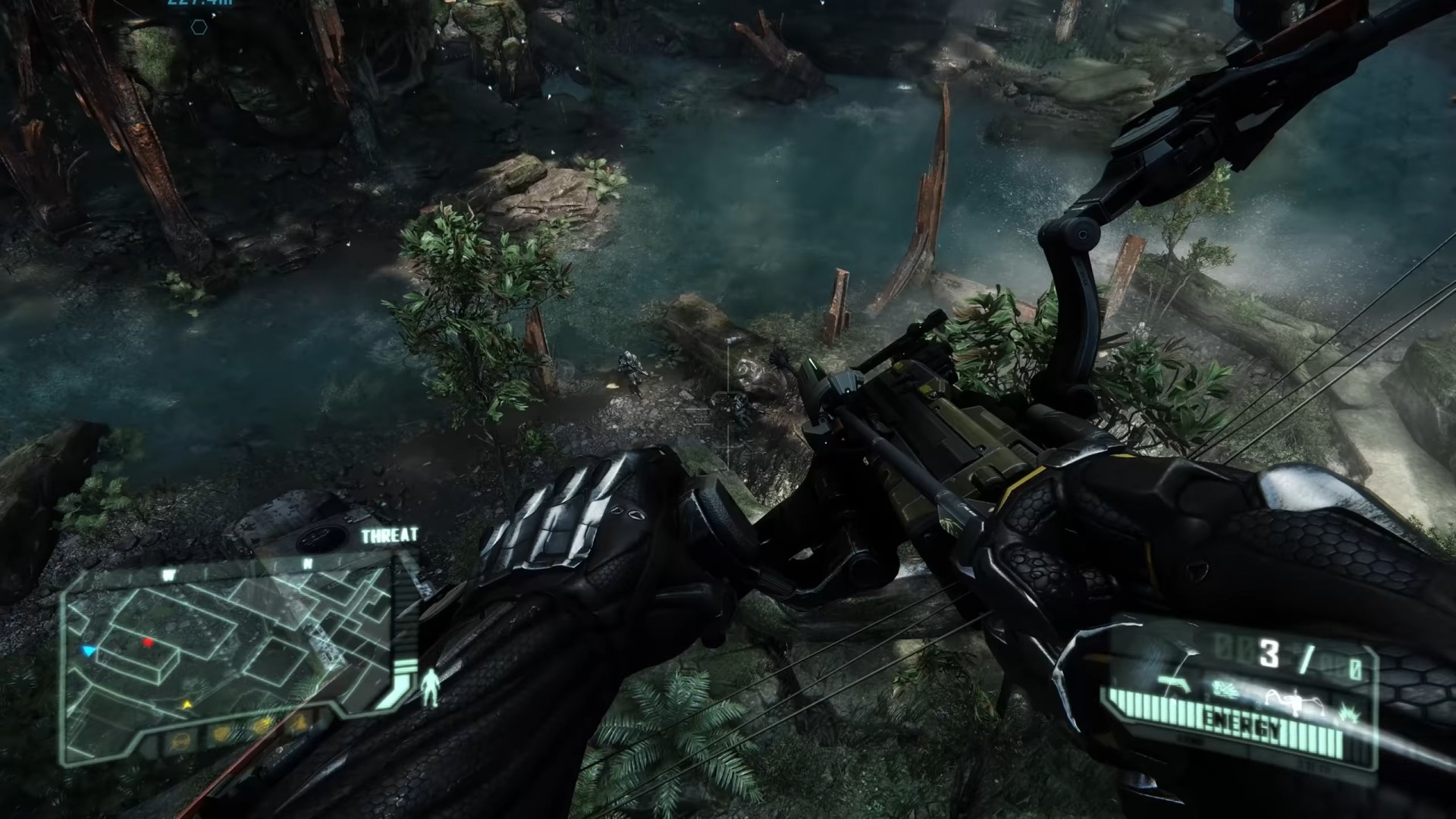Click the nanosuit stance figure icon
1456x819 pixels.
[x=431, y=686]
